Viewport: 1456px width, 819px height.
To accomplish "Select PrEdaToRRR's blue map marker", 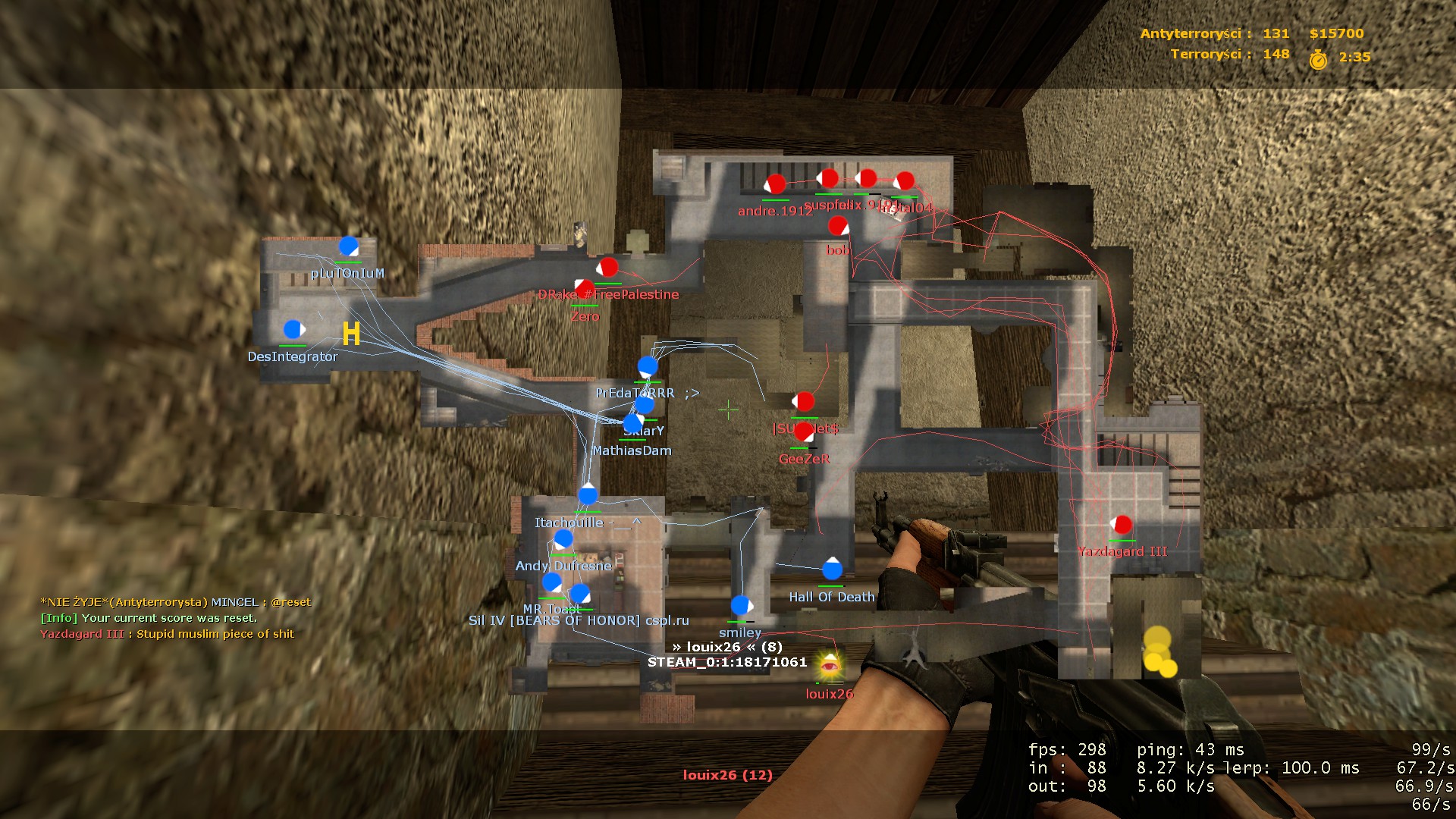I will coord(648,367).
